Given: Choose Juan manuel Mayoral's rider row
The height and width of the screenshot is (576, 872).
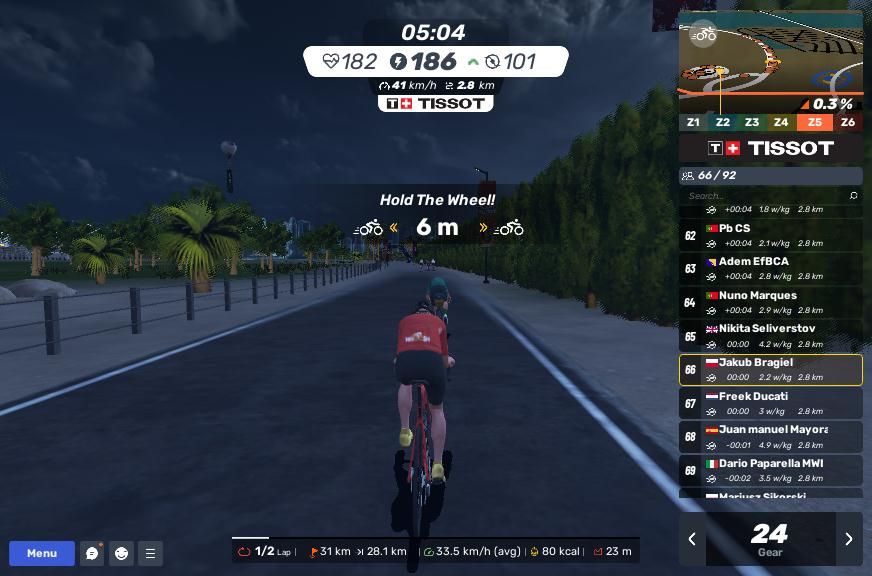Looking at the screenshot, I should [x=770, y=437].
